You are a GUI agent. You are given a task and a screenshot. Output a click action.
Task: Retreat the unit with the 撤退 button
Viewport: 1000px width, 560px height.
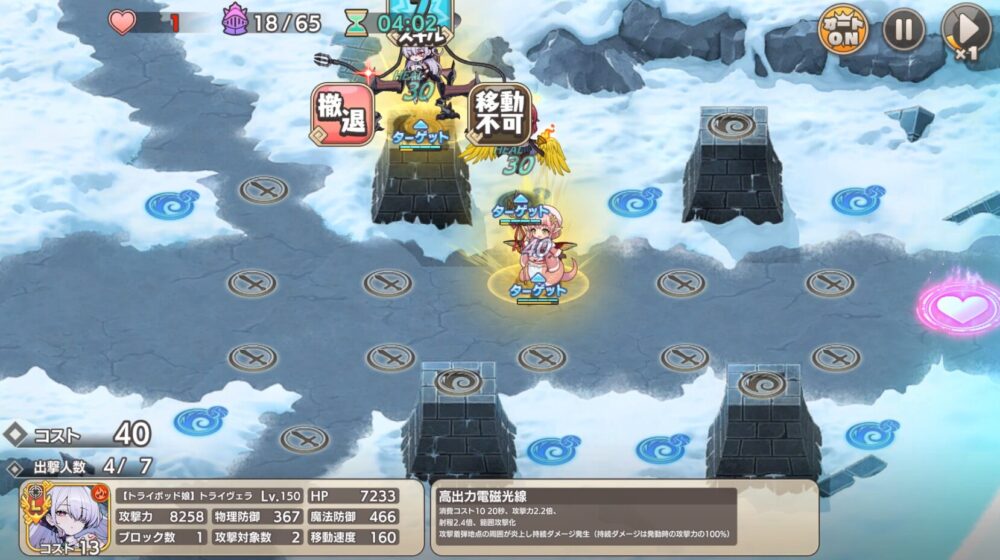pos(343,113)
